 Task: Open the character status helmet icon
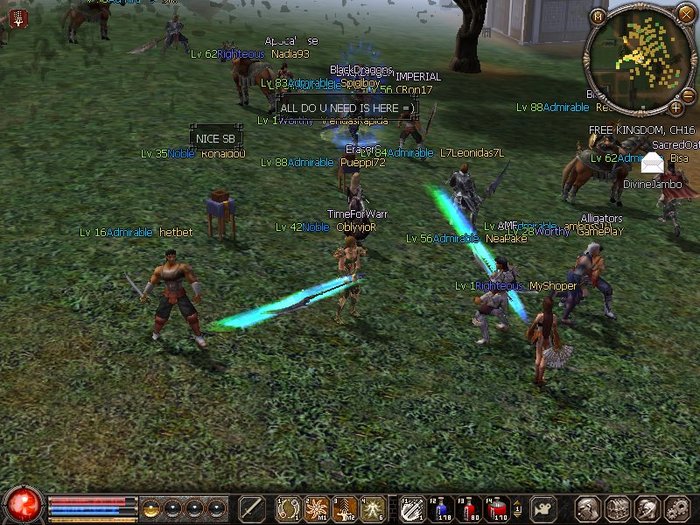(589, 508)
